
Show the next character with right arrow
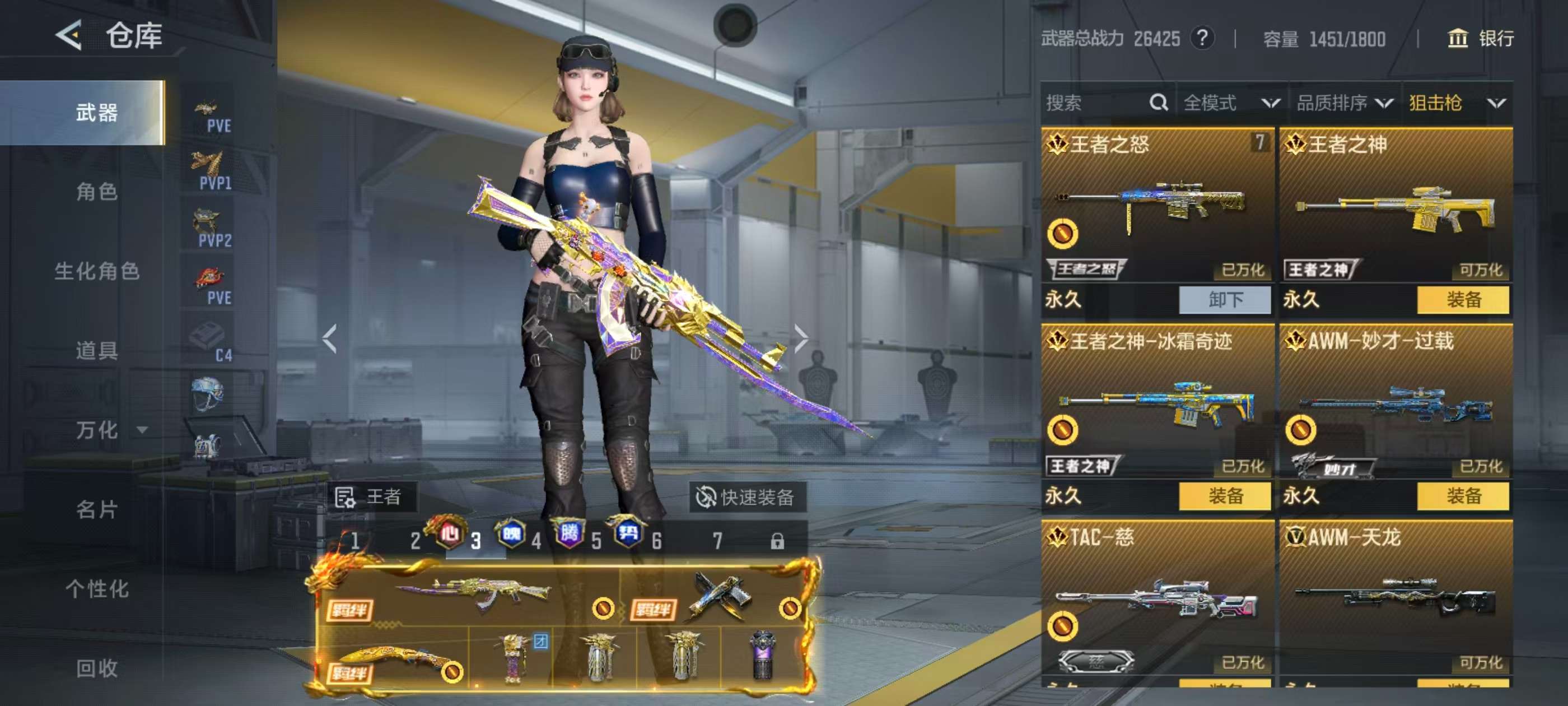(x=801, y=338)
